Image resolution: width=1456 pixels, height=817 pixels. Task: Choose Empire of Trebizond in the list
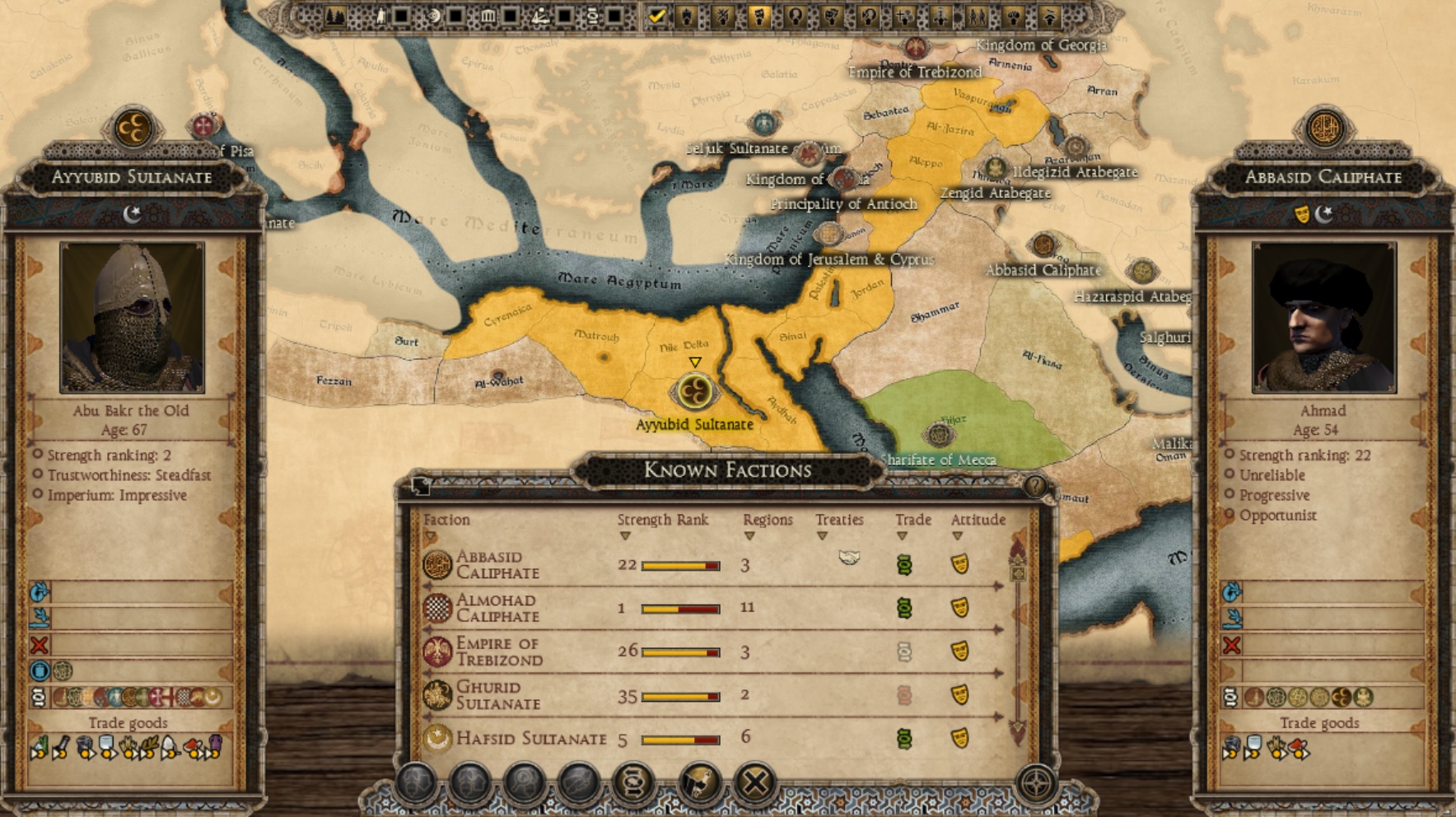pos(499,651)
